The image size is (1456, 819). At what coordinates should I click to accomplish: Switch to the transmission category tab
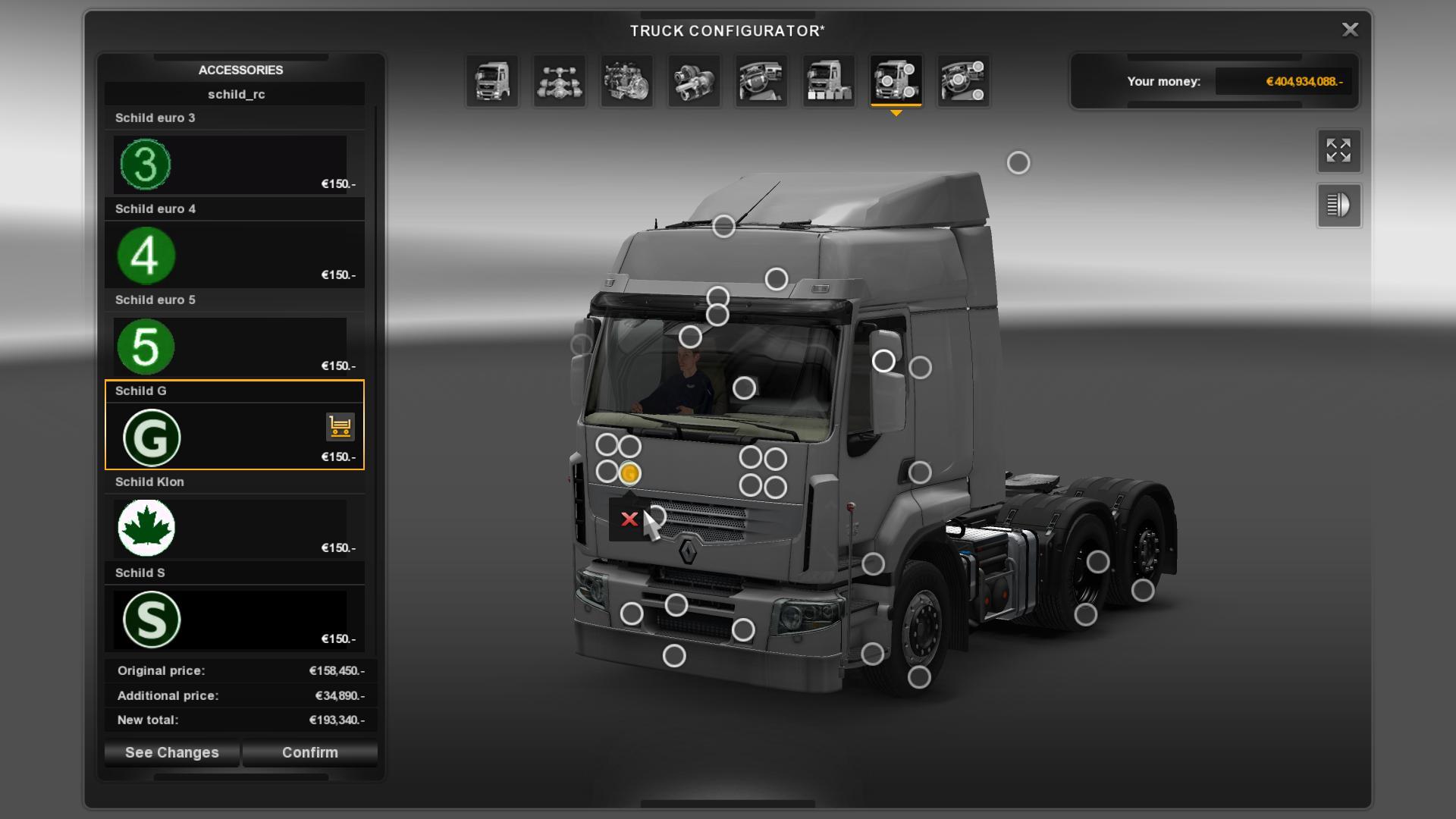tap(694, 81)
